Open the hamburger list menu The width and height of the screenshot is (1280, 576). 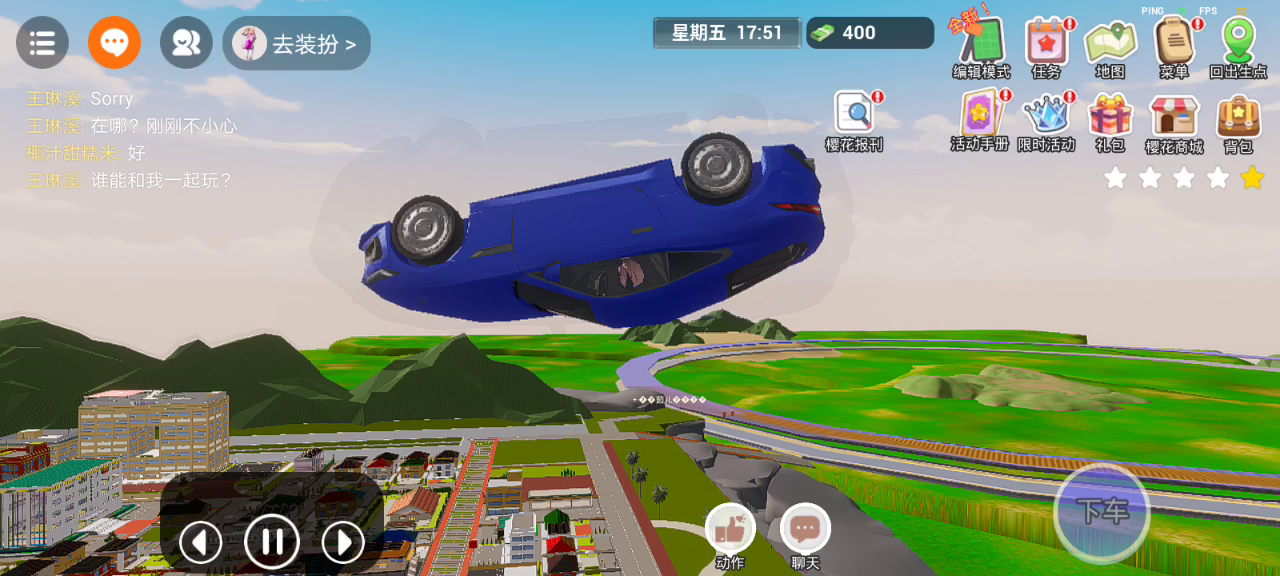click(x=42, y=43)
